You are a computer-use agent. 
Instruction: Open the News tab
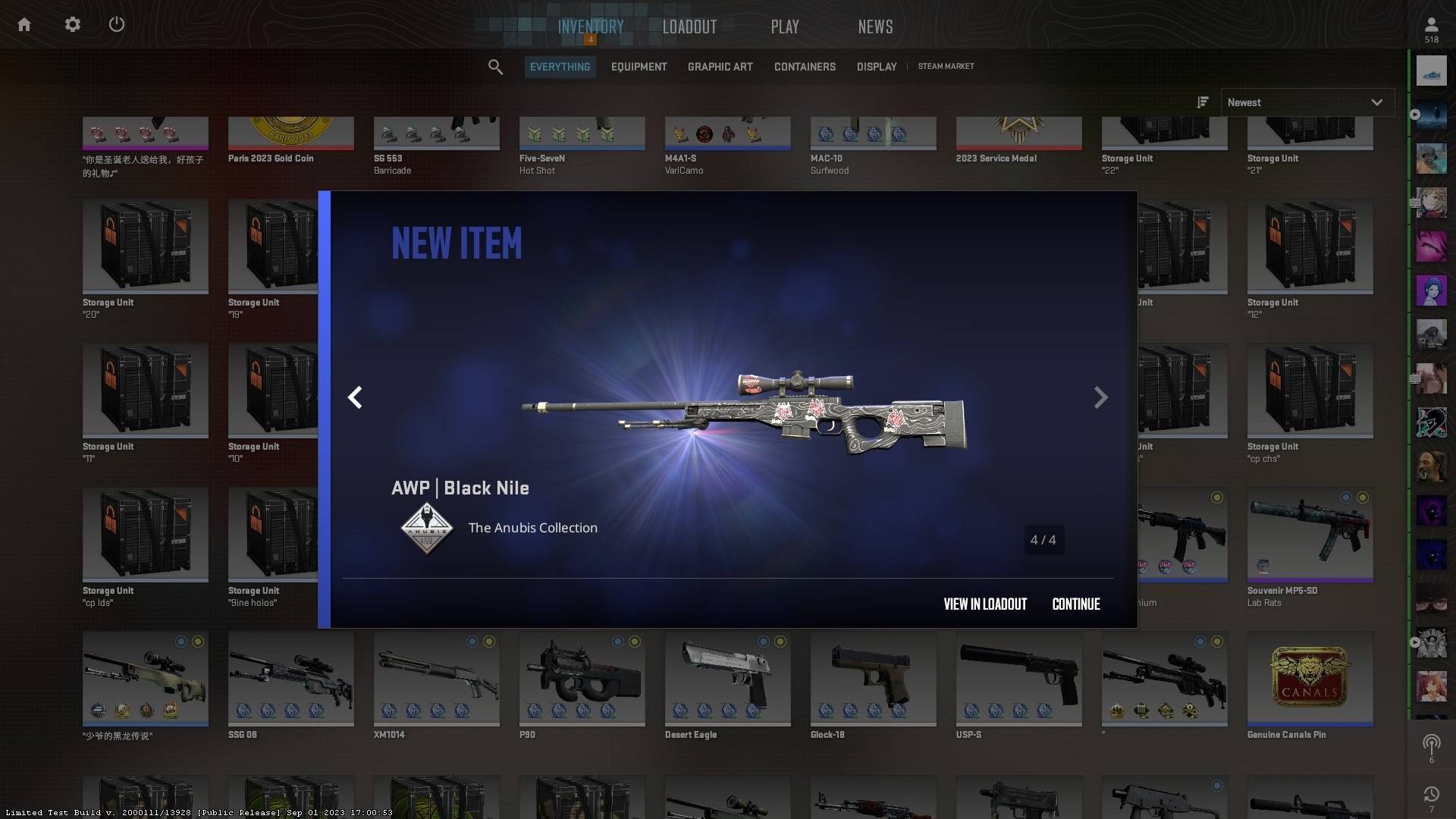[x=875, y=27]
